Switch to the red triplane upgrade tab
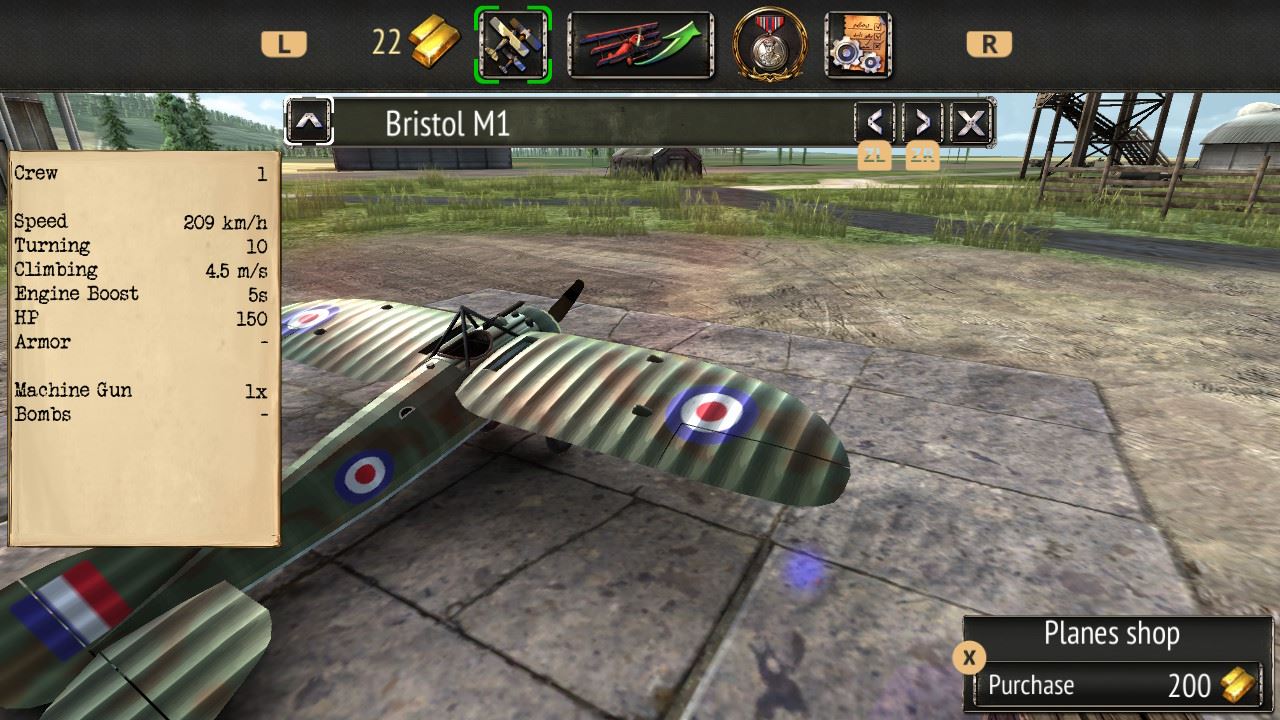 pos(640,45)
